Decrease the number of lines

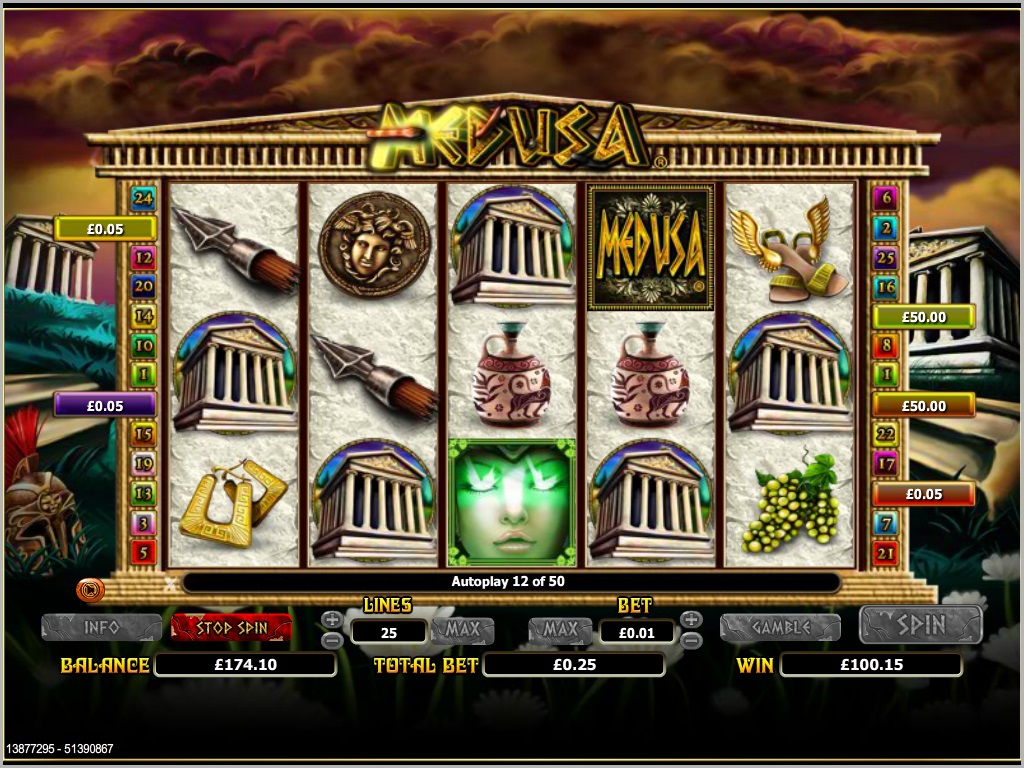333,640
